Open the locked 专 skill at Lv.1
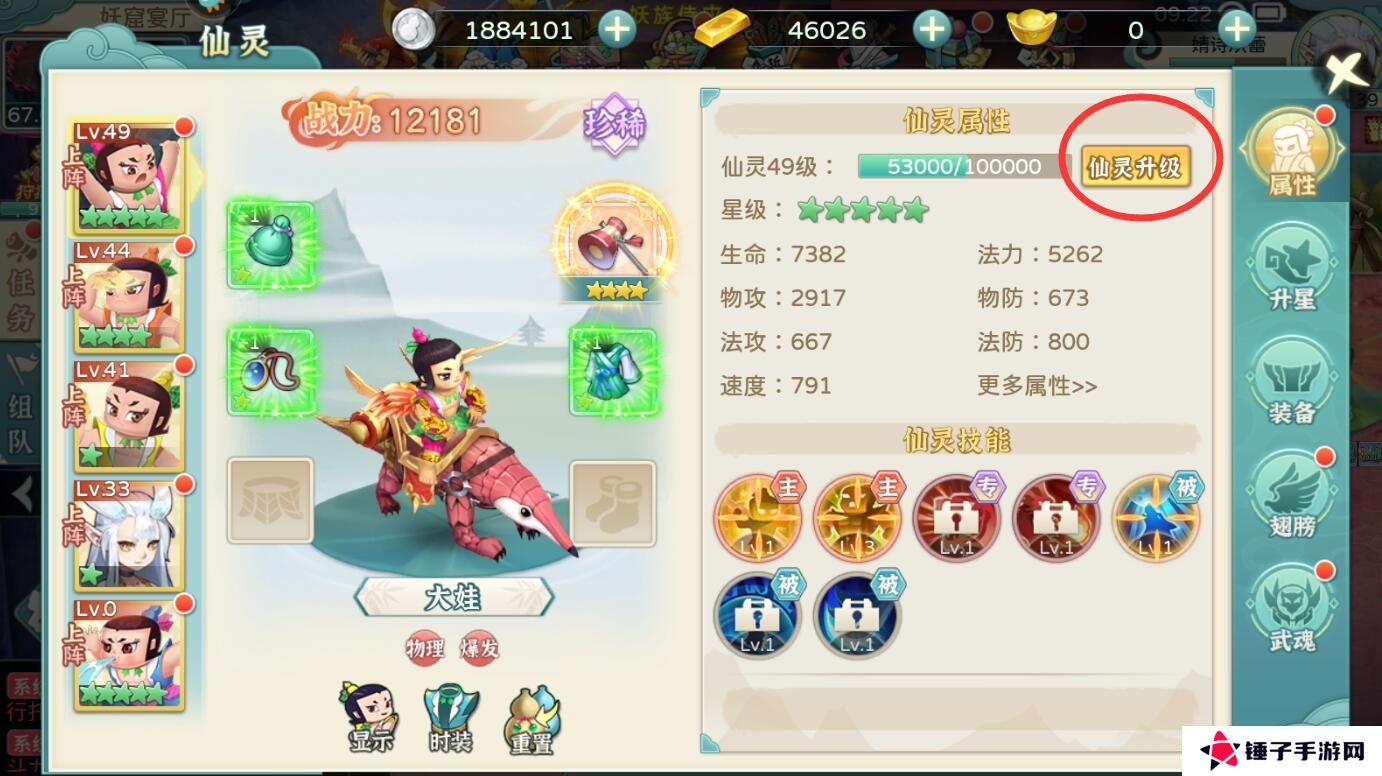 click(957, 516)
